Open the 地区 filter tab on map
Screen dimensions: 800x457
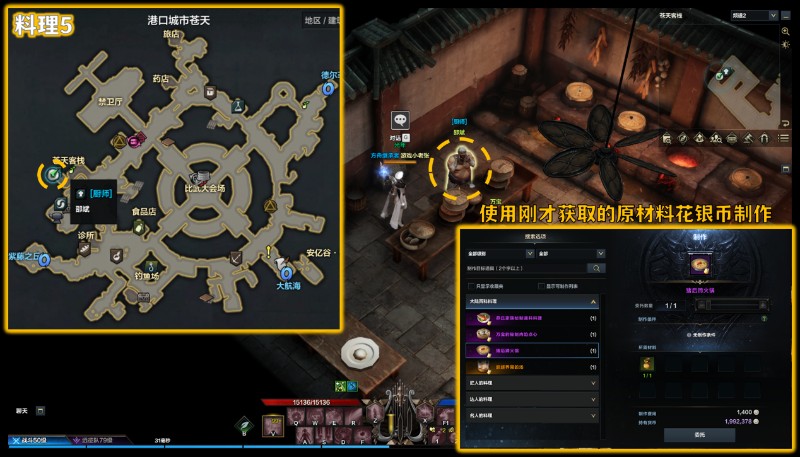312,19
